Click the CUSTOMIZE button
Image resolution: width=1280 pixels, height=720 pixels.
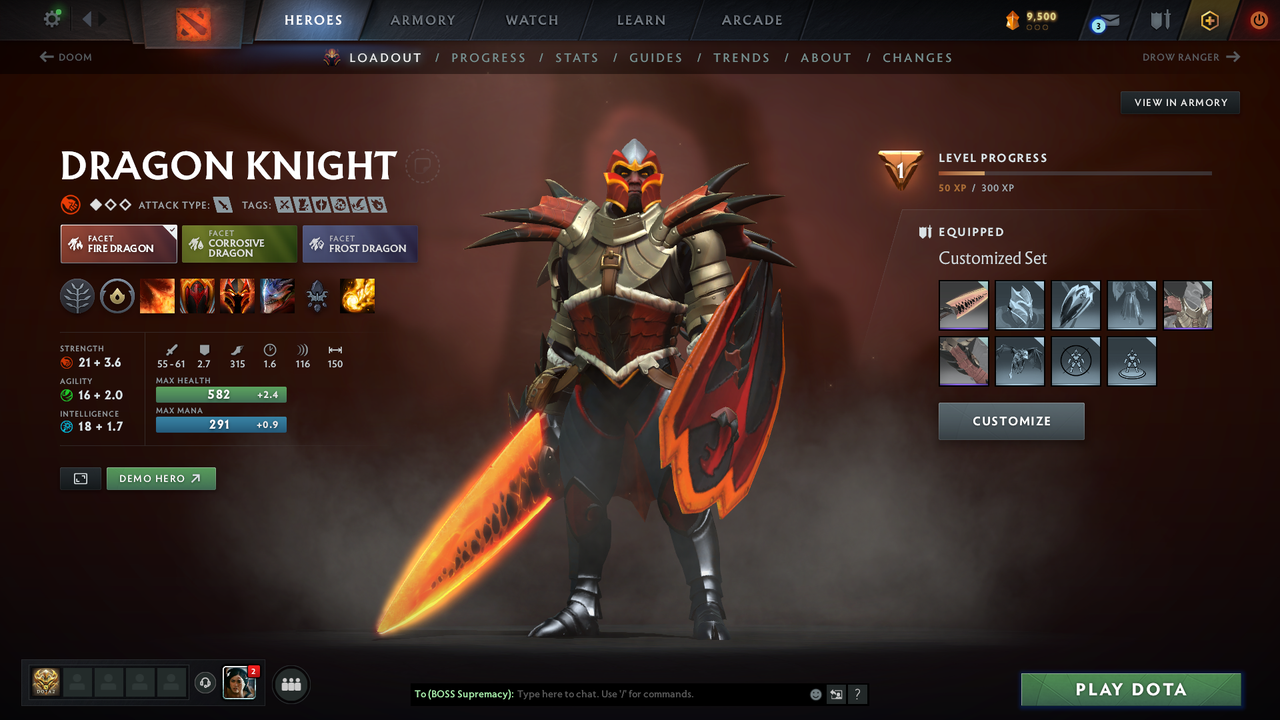(x=1011, y=421)
